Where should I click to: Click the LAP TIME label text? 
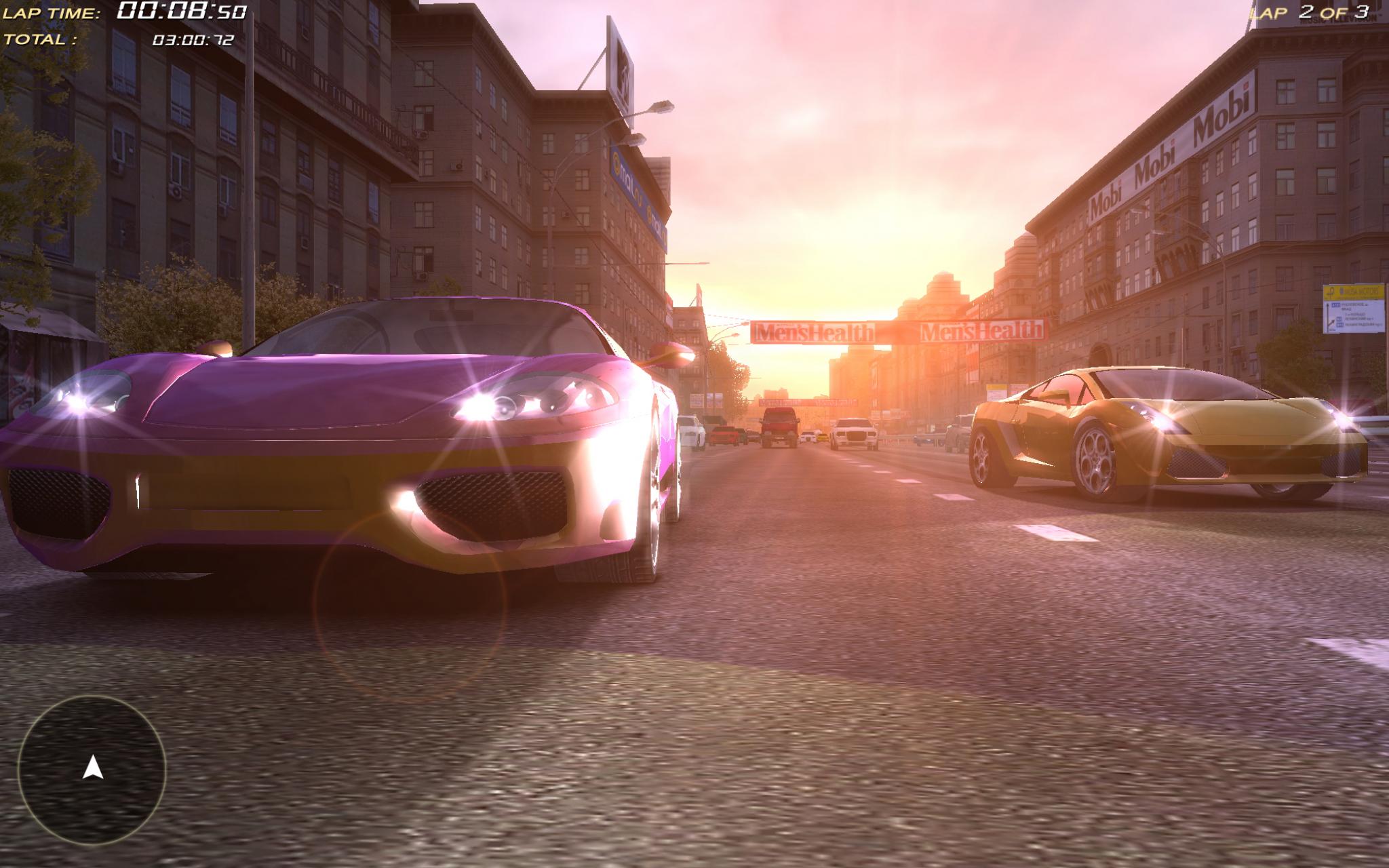53,11
